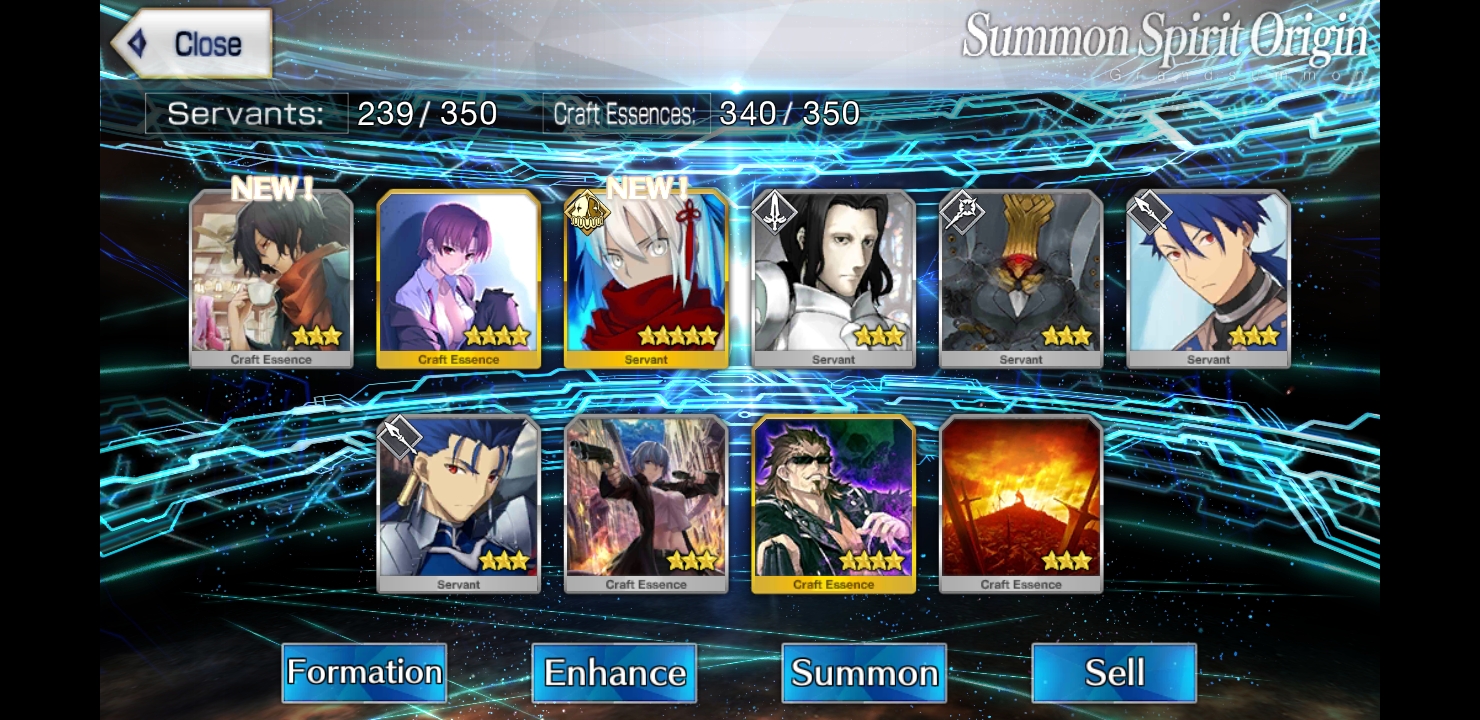Open the Formation menu
Screen dimensions: 1480x720
[364, 672]
